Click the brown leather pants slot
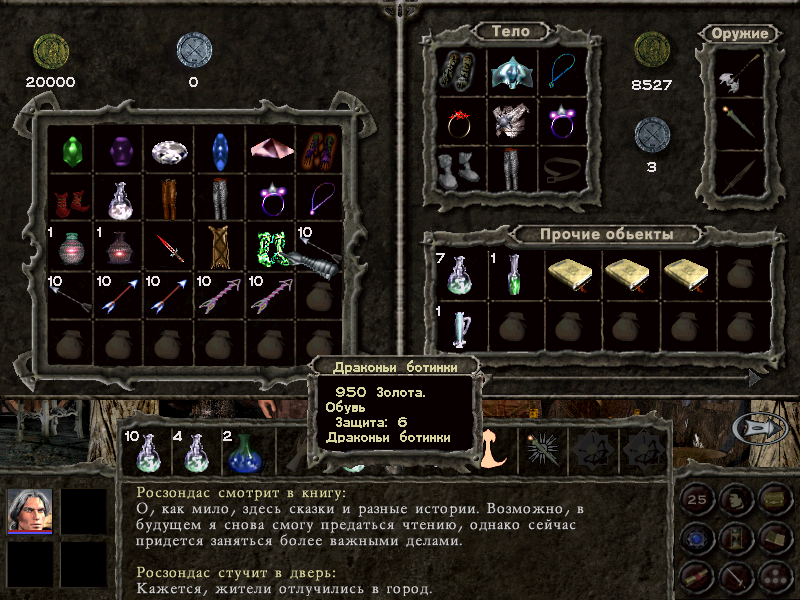Image resolution: width=800 pixels, height=600 pixels. 169,197
